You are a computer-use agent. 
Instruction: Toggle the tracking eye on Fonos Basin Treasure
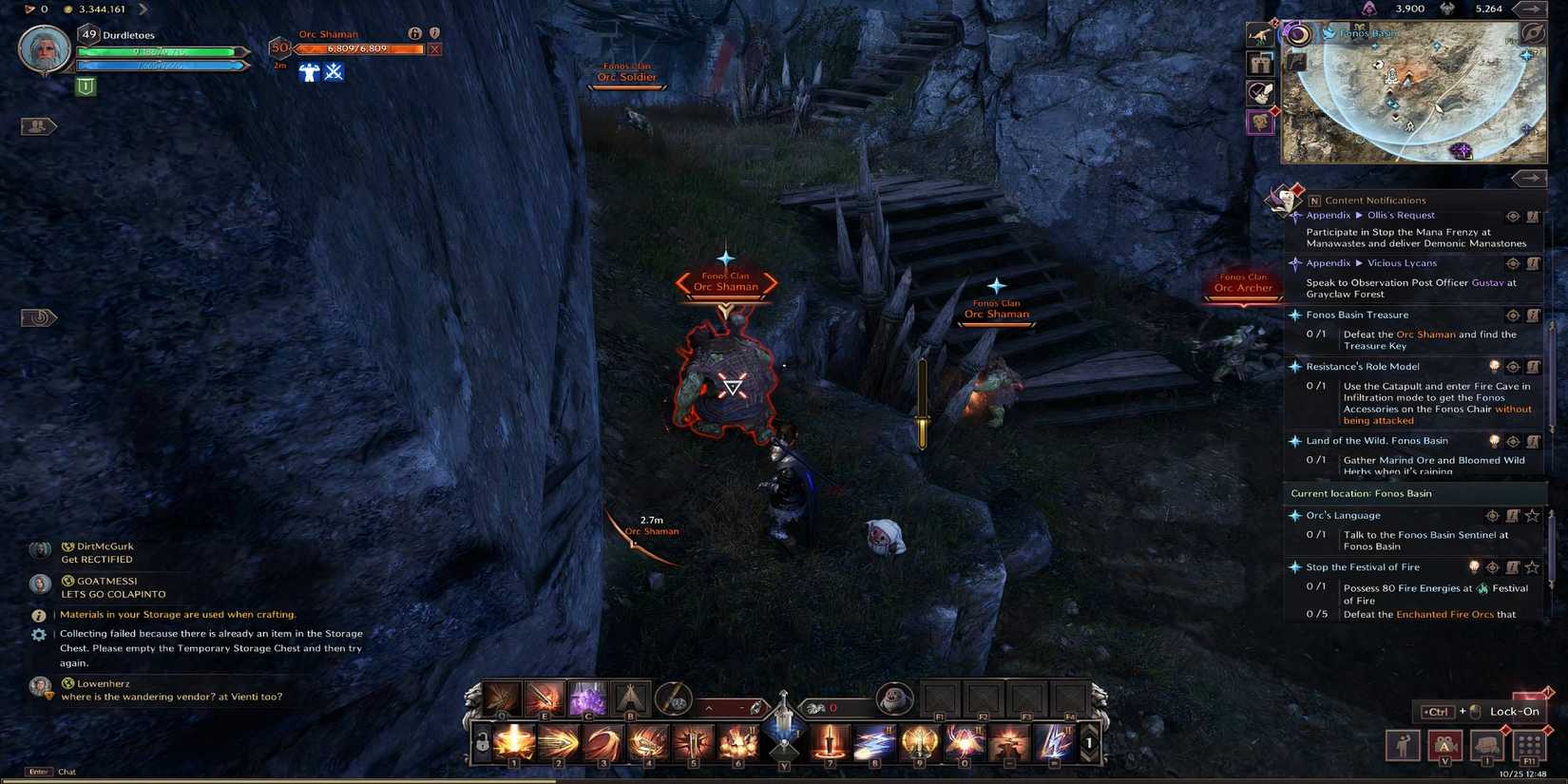coord(1511,316)
